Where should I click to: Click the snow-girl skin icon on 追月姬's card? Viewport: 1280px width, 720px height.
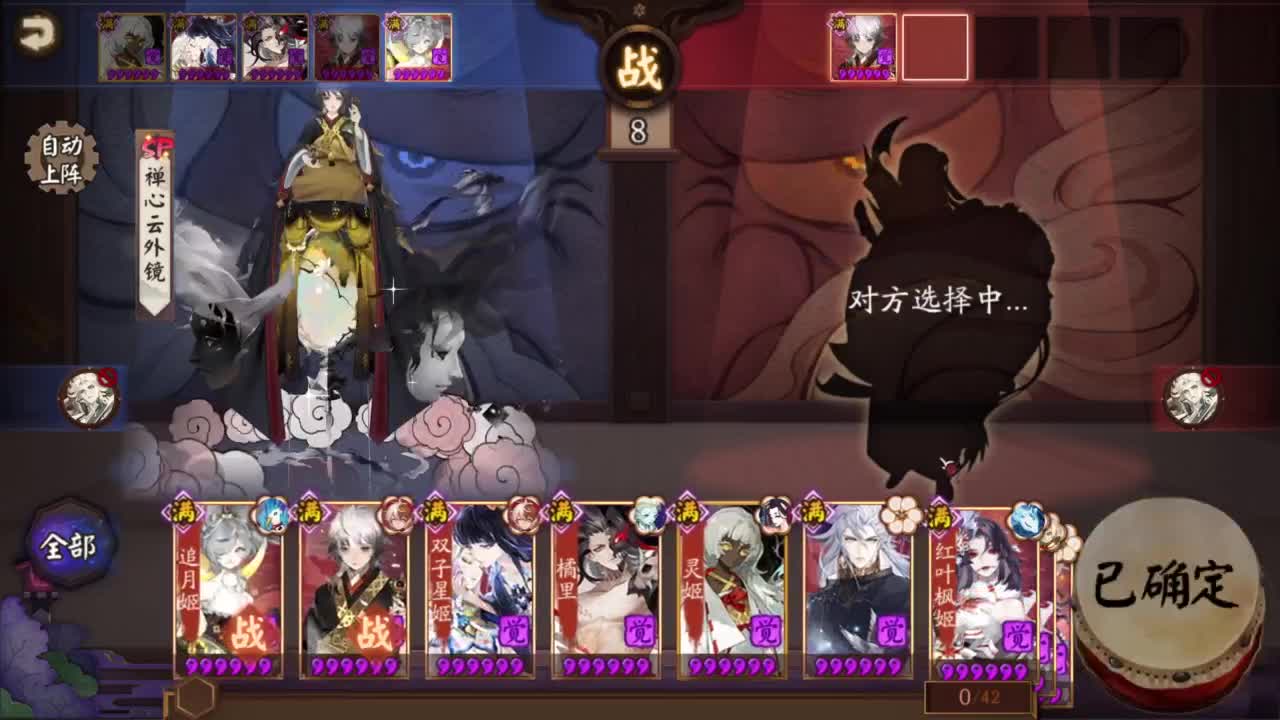pyautogui.click(x=270, y=518)
